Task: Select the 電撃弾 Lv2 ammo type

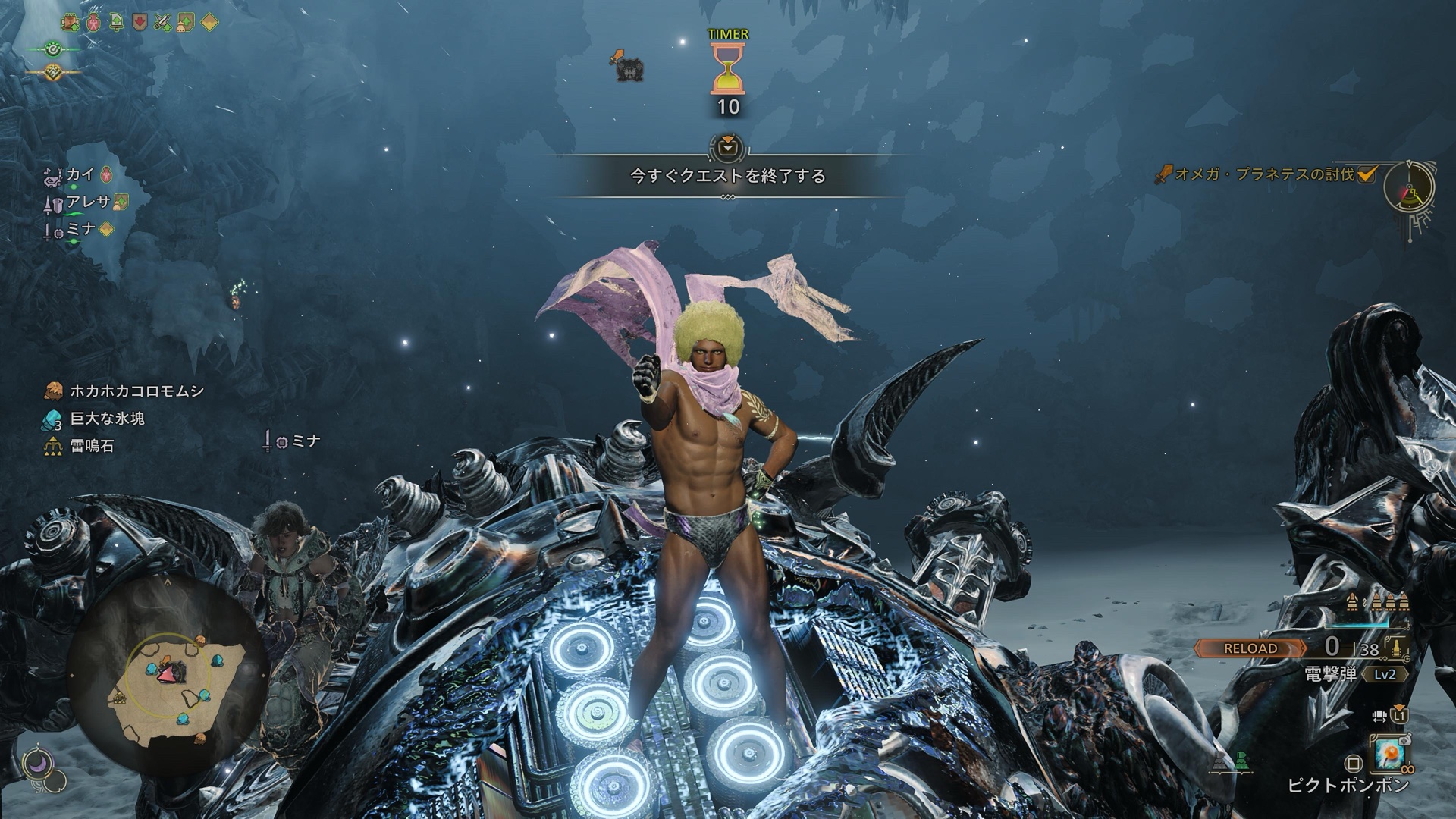Action: (x=1354, y=674)
